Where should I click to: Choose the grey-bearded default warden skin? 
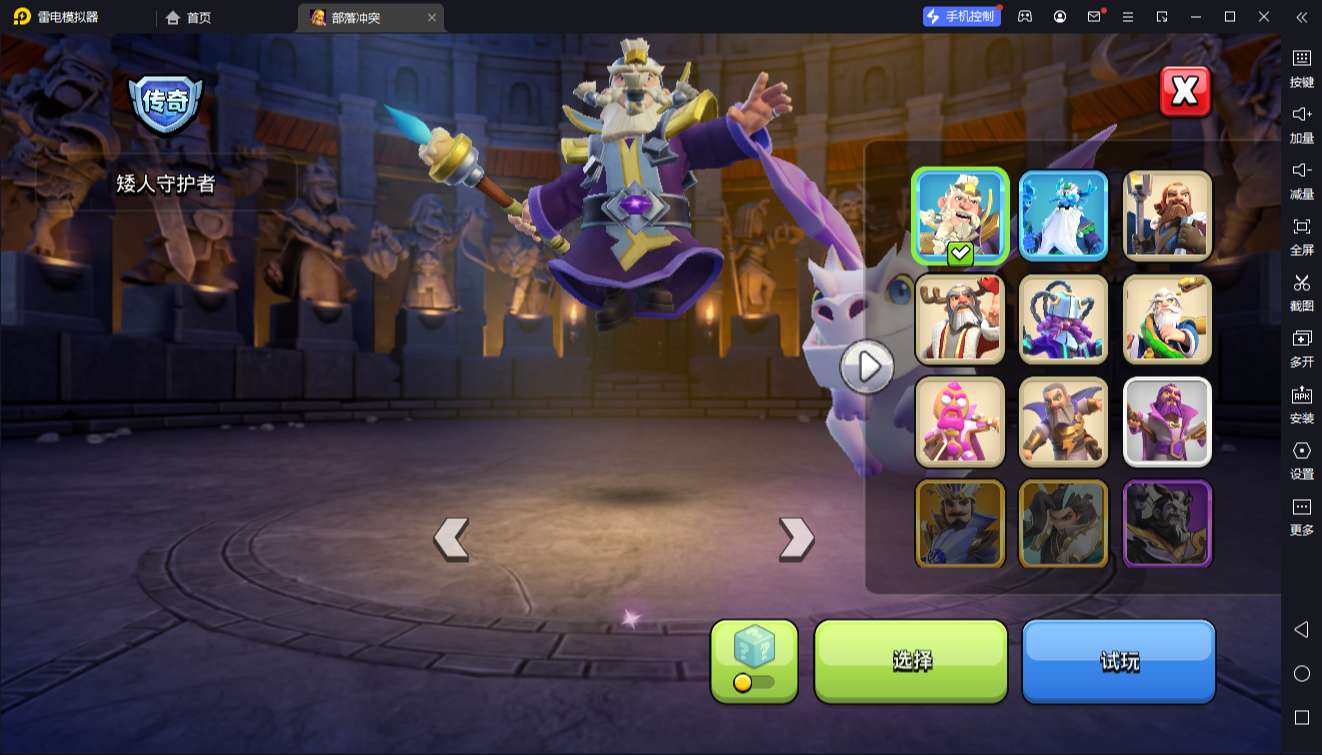coord(1063,422)
